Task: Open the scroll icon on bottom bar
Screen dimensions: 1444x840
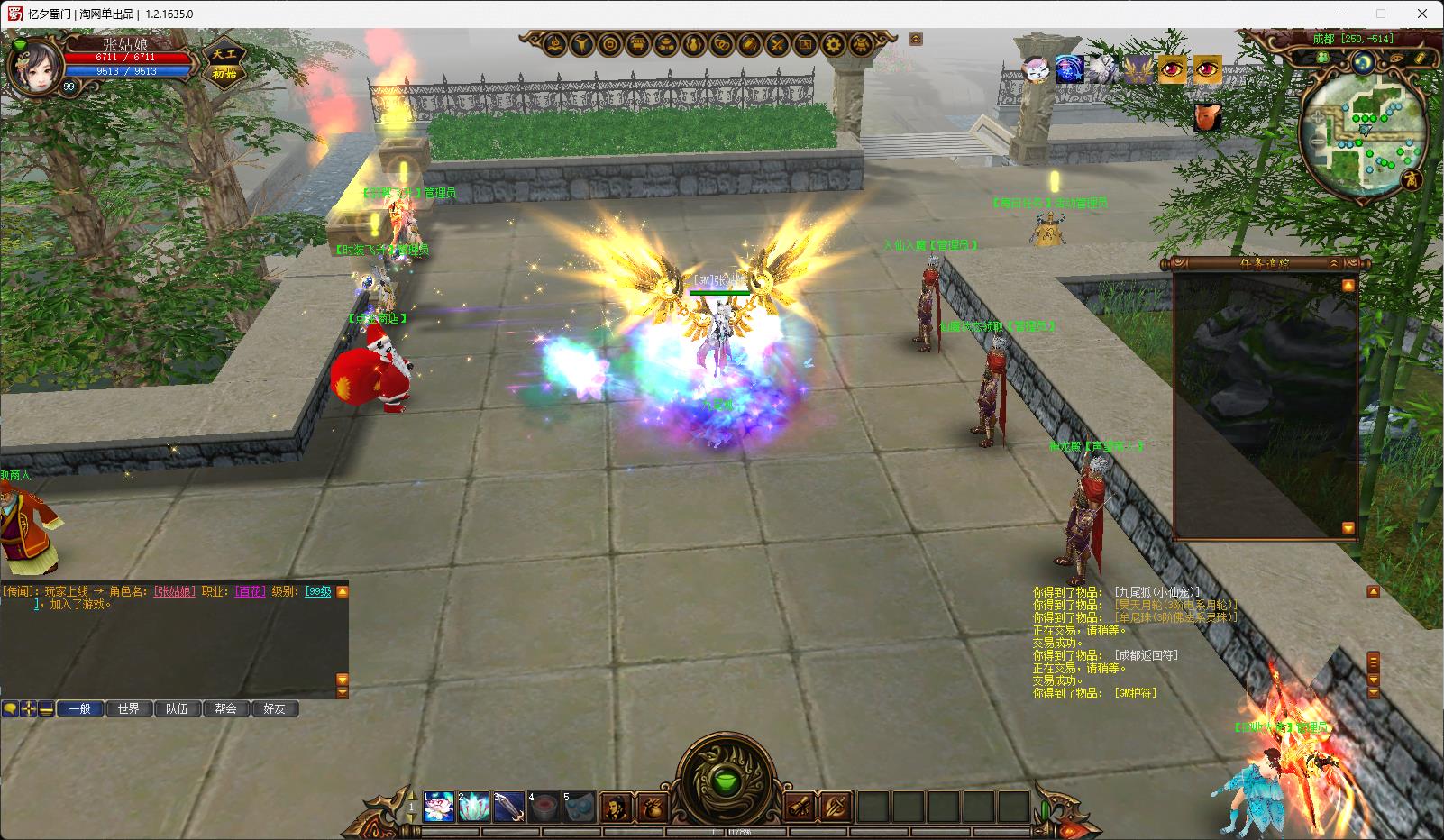Action: coord(800,806)
